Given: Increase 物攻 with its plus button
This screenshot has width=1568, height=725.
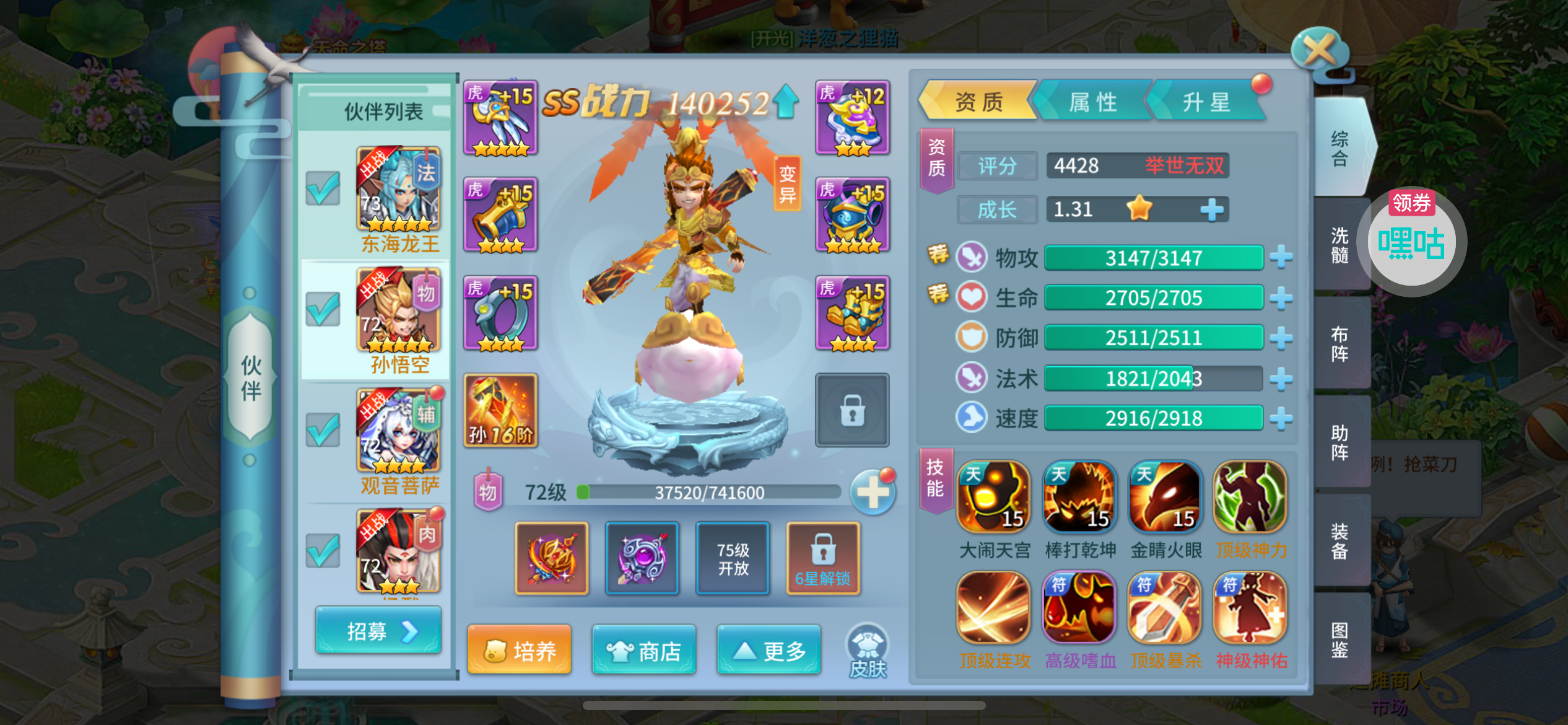Looking at the screenshot, I should coord(1281,257).
